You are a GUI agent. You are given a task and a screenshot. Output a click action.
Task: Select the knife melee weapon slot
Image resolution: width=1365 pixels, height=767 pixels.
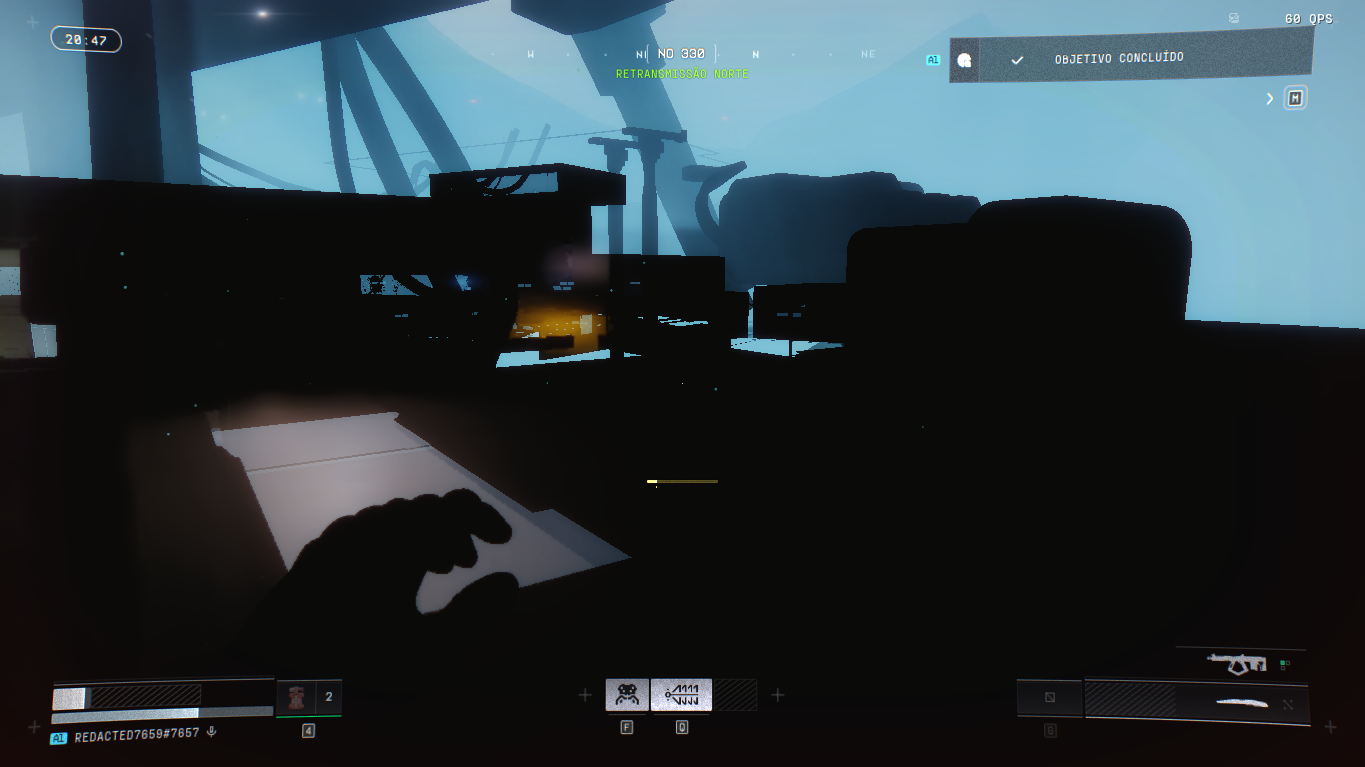pos(1242,702)
